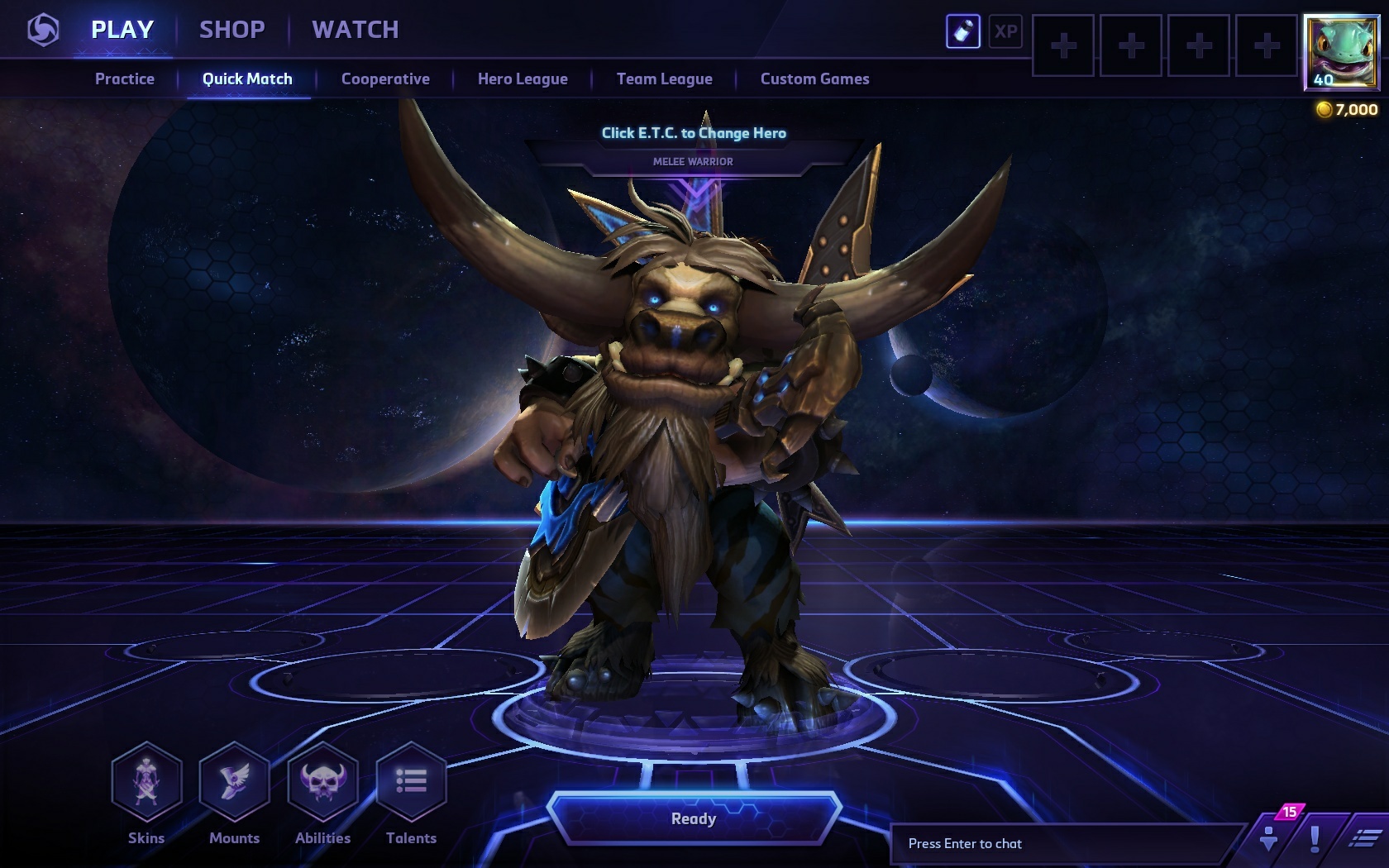Open the Skins selection

pos(146,782)
